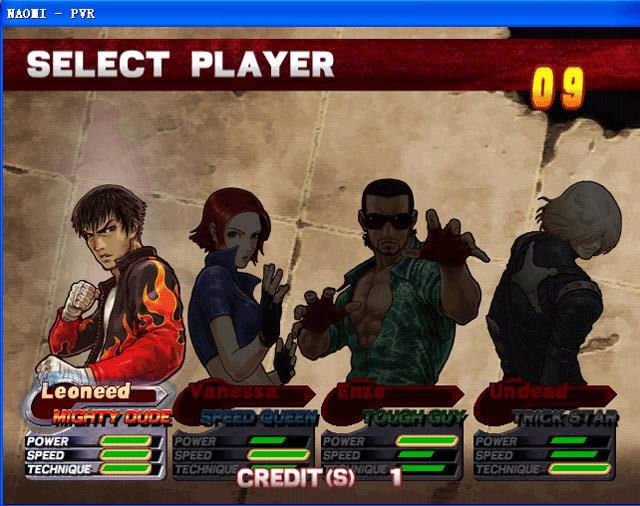Click the Enzo name plate
The height and width of the screenshot is (506, 640).
click(x=385, y=391)
